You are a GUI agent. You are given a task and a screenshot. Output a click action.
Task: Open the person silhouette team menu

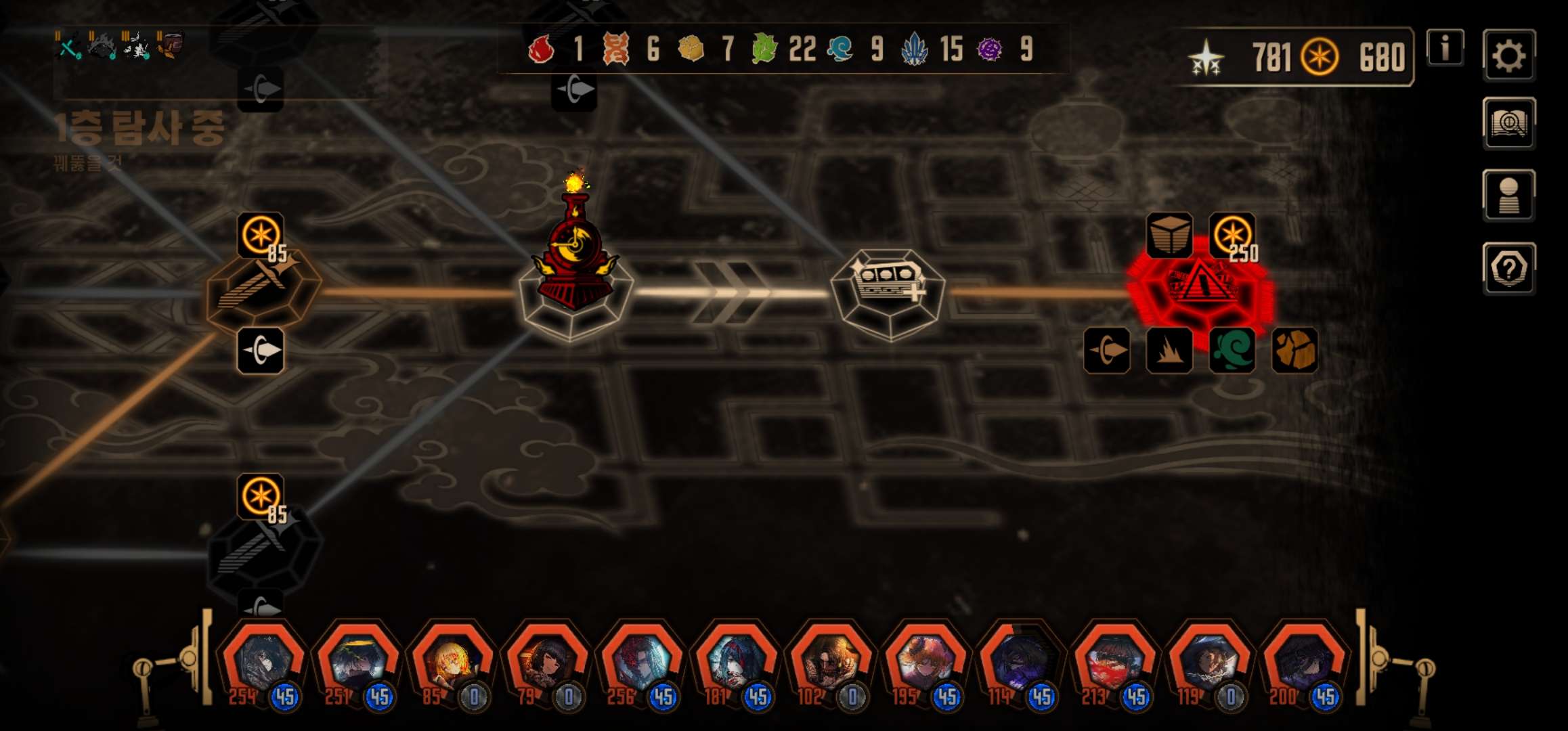[1509, 195]
